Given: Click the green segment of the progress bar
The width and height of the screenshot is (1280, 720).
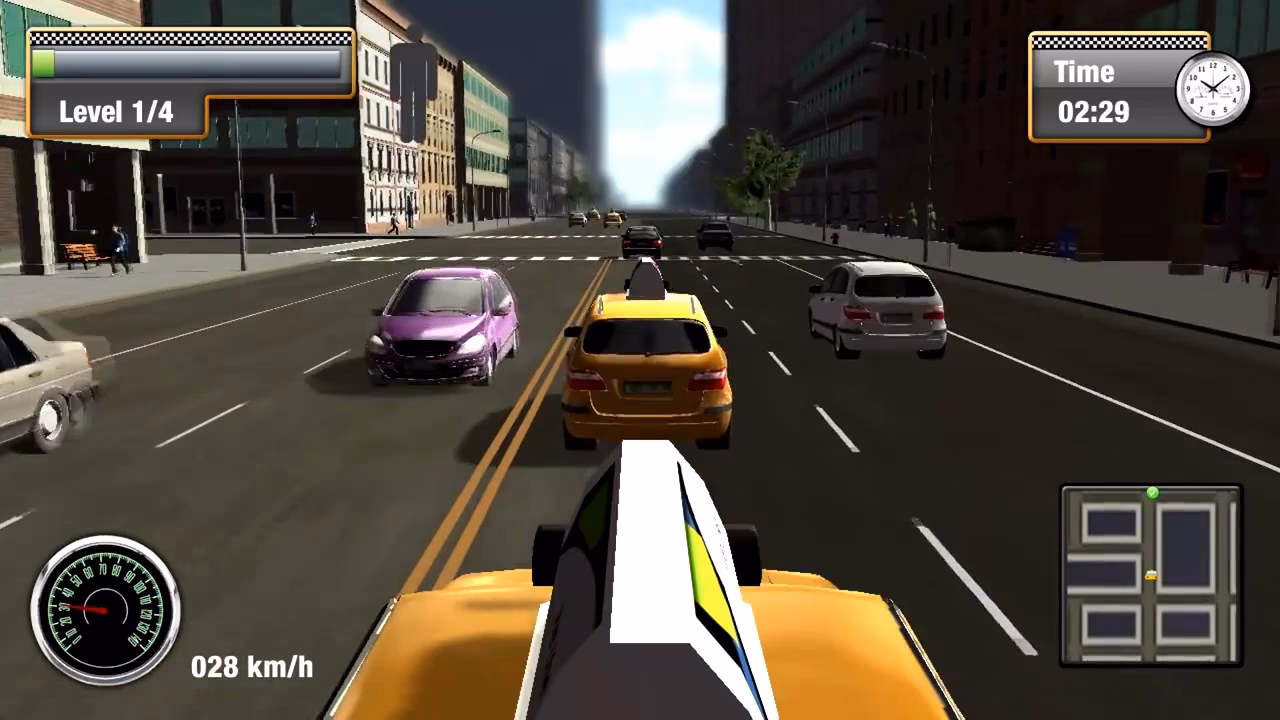Looking at the screenshot, I should click(45, 65).
